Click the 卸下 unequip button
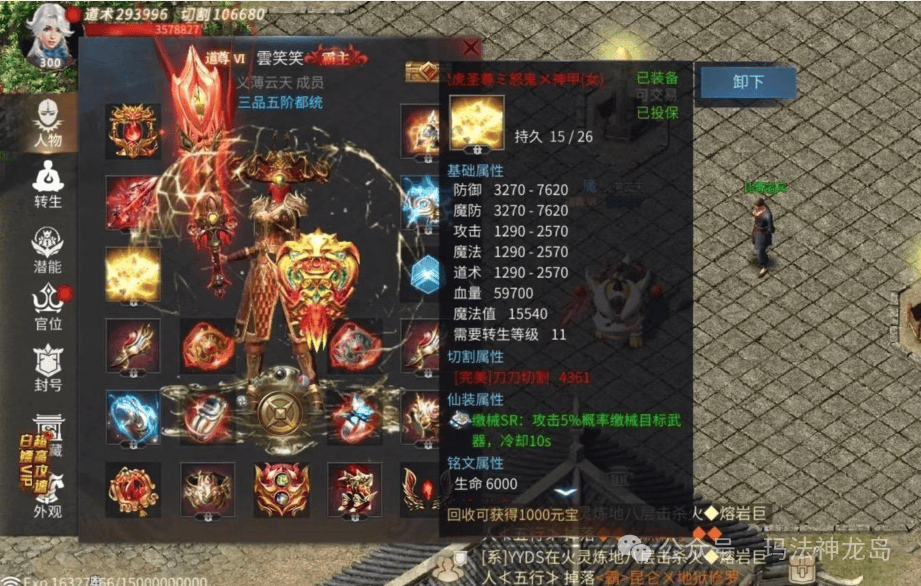The height and width of the screenshot is (586, 921). (747, 83)
